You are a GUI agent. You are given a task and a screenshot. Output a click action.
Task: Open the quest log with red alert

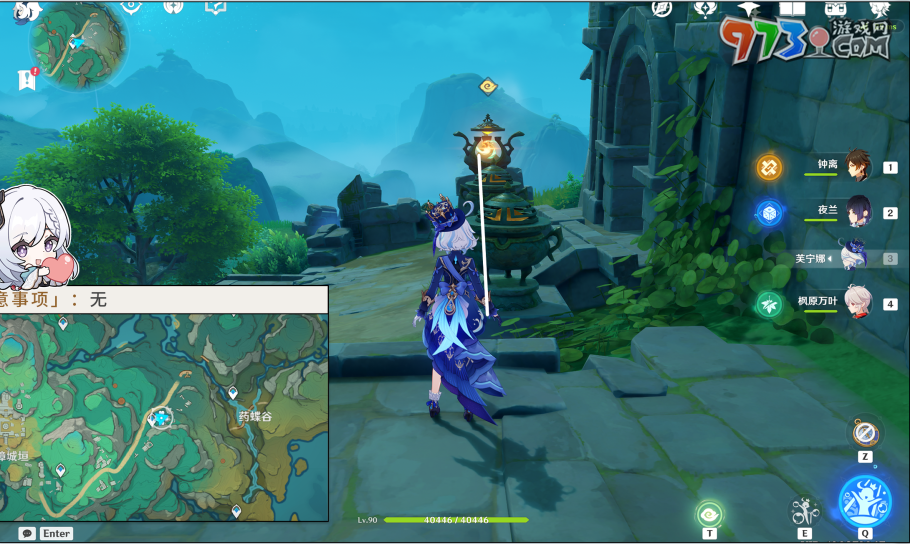pyautogui.click(x=27, y=80)
